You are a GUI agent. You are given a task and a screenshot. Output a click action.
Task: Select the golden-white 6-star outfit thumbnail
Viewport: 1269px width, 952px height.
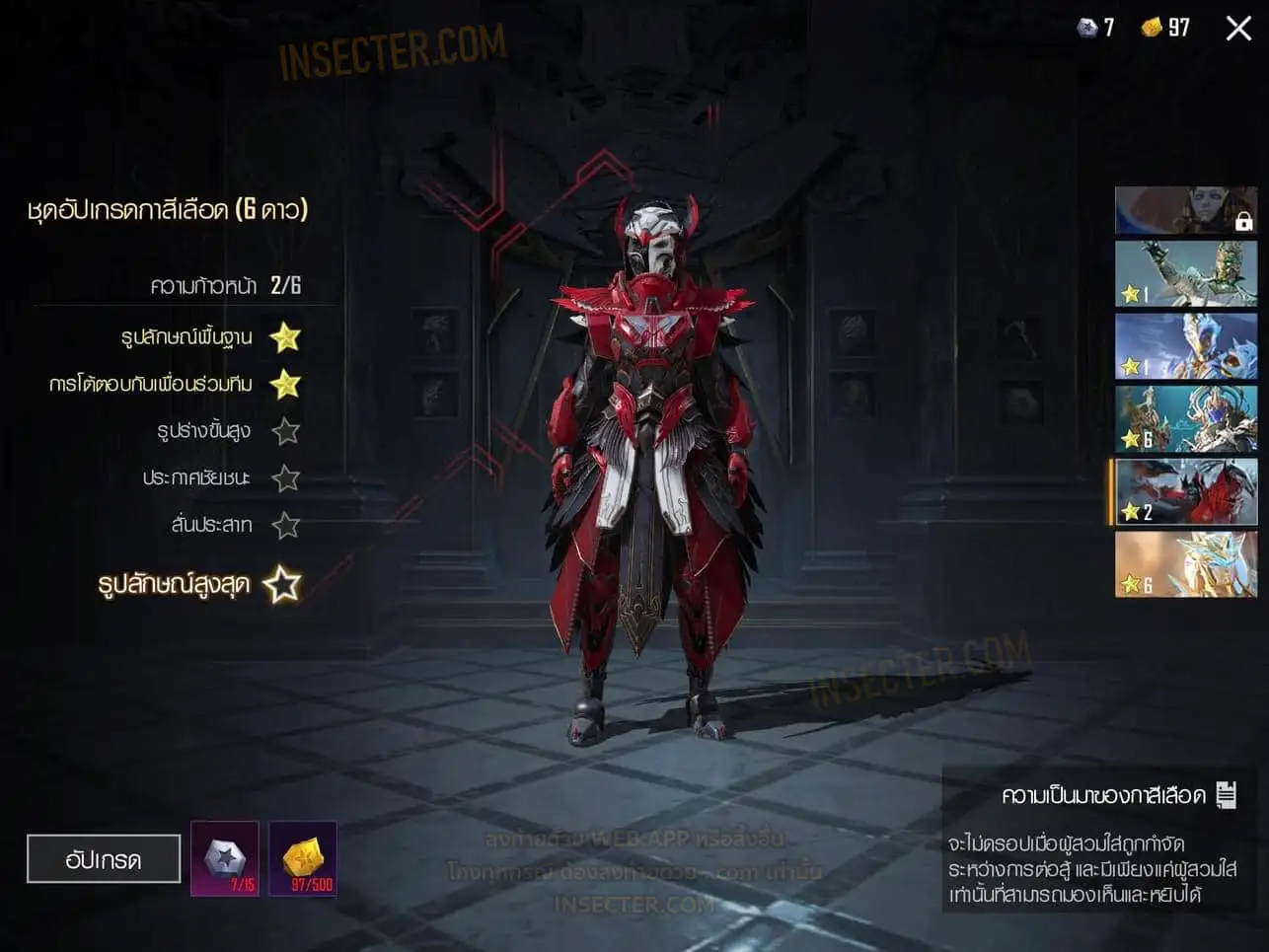[1186, 564]
